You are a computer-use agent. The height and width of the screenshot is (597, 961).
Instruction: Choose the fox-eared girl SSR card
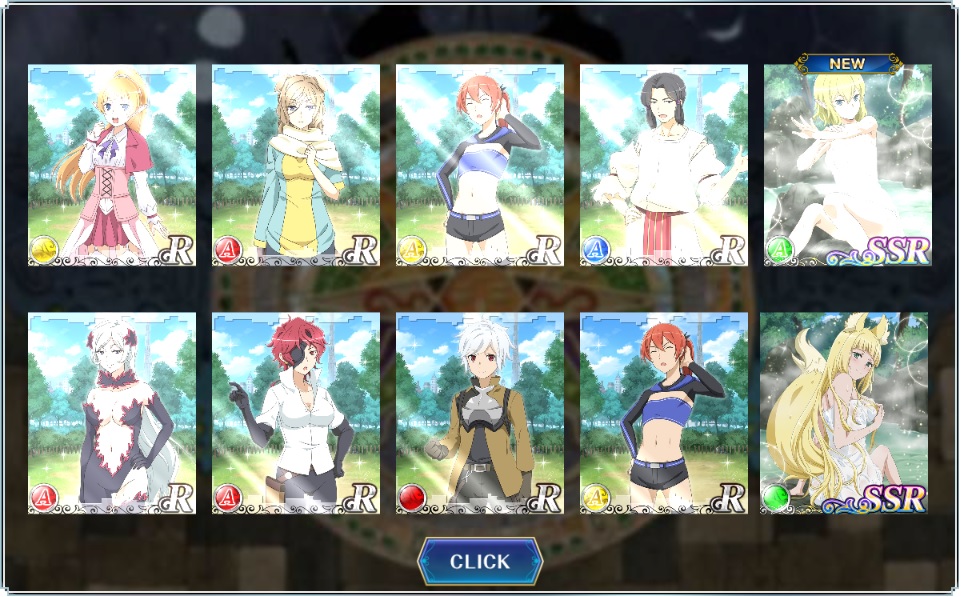coord(843,413)
